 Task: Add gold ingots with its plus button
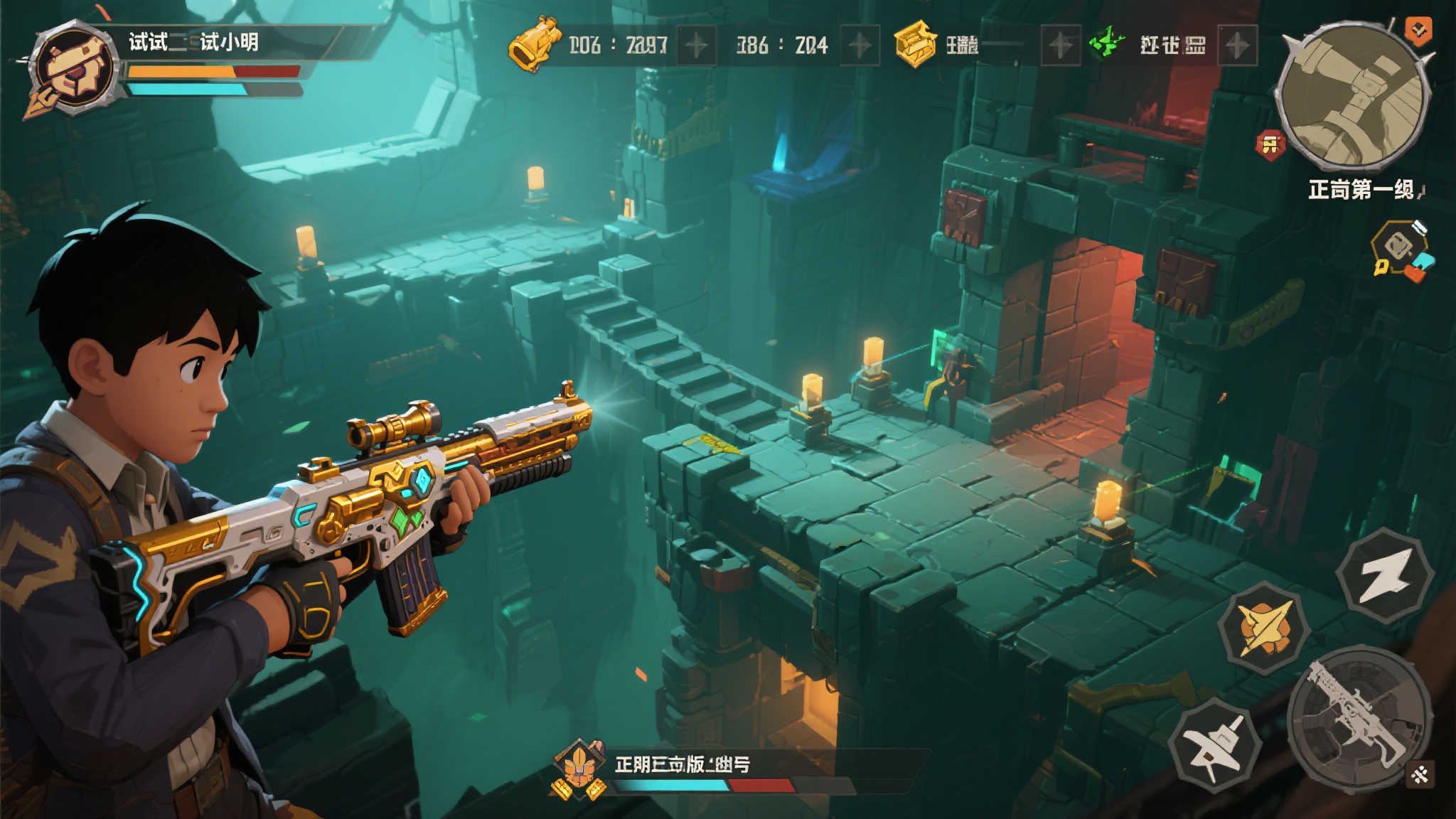pyautogui.click(x=1060, y=45)
